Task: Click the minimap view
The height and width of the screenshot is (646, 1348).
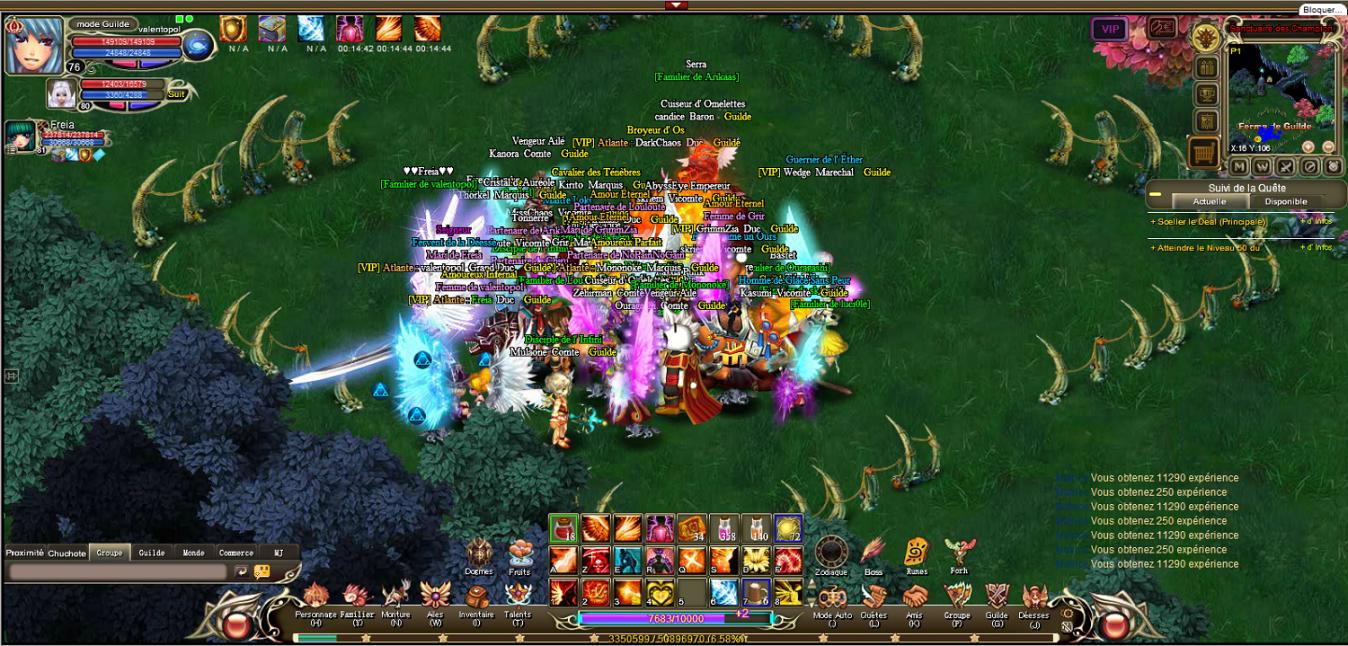Action: coord(1281,98)
